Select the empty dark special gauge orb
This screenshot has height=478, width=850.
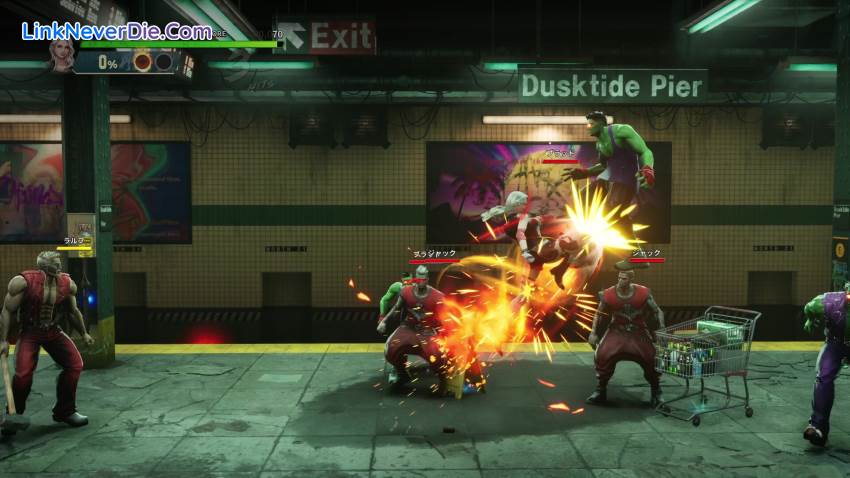pyautogui.click(x=163, y=62)
